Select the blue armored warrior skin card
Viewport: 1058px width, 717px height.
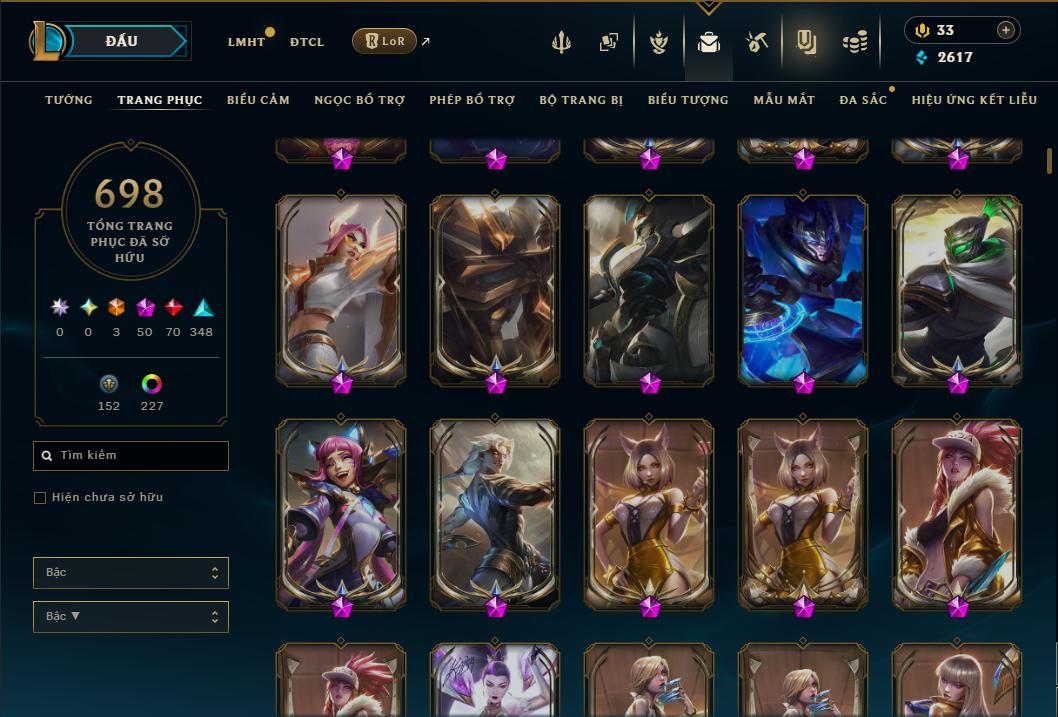point(803,290)
